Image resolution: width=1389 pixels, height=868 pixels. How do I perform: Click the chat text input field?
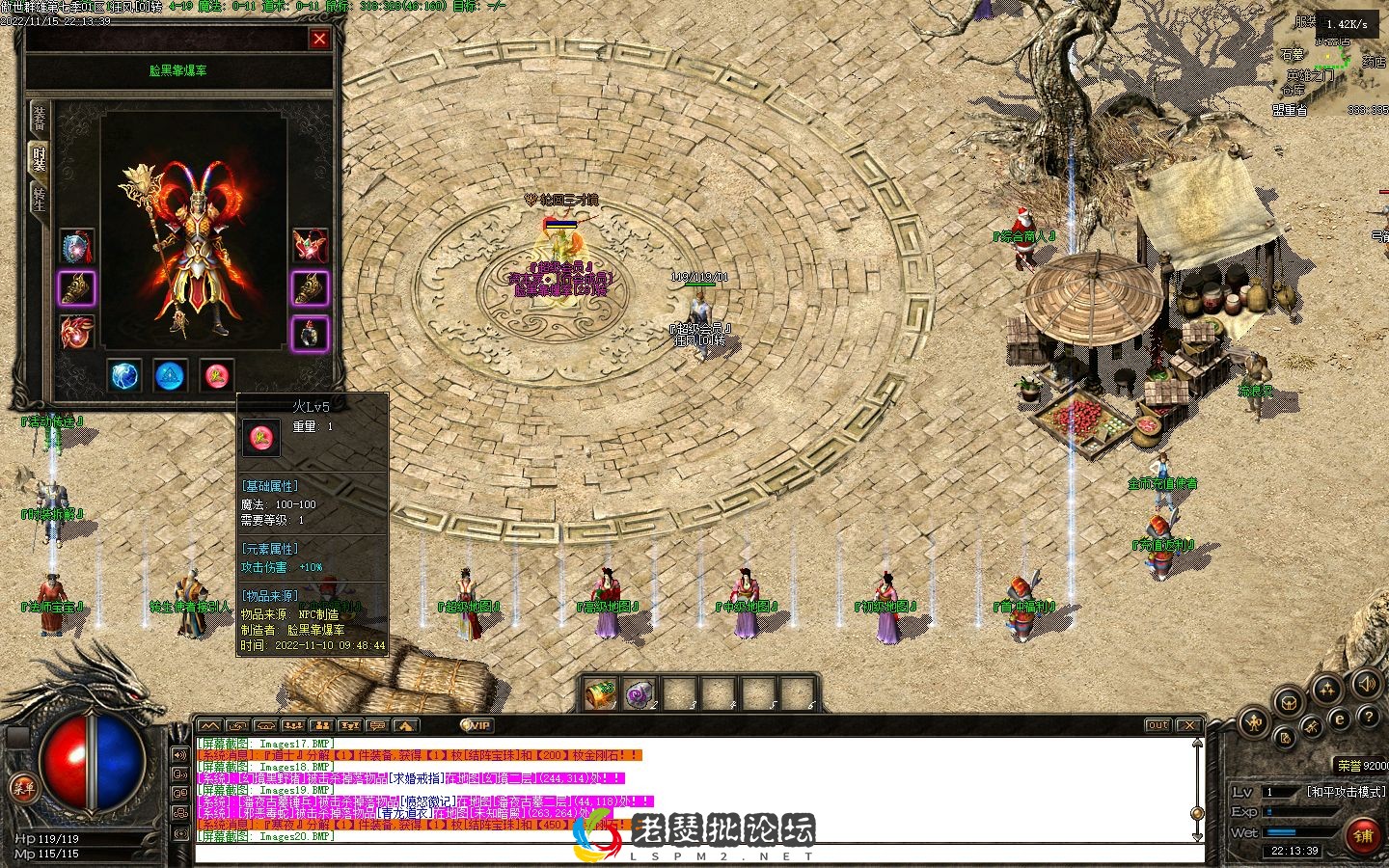point(694,854)
